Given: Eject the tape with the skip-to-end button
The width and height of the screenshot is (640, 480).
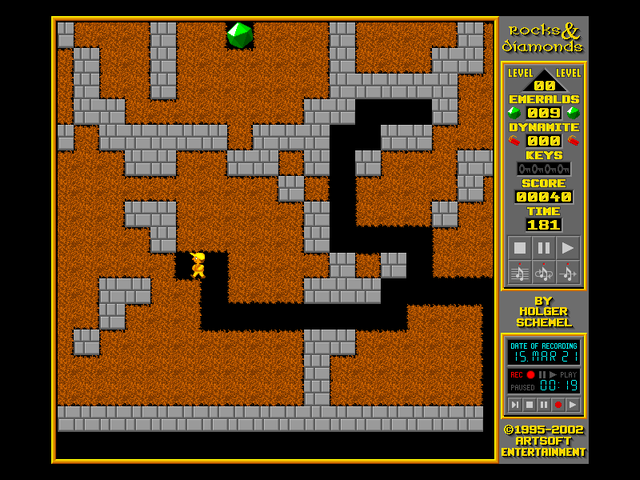Looking at the screenshot, I should pos(514,404).
